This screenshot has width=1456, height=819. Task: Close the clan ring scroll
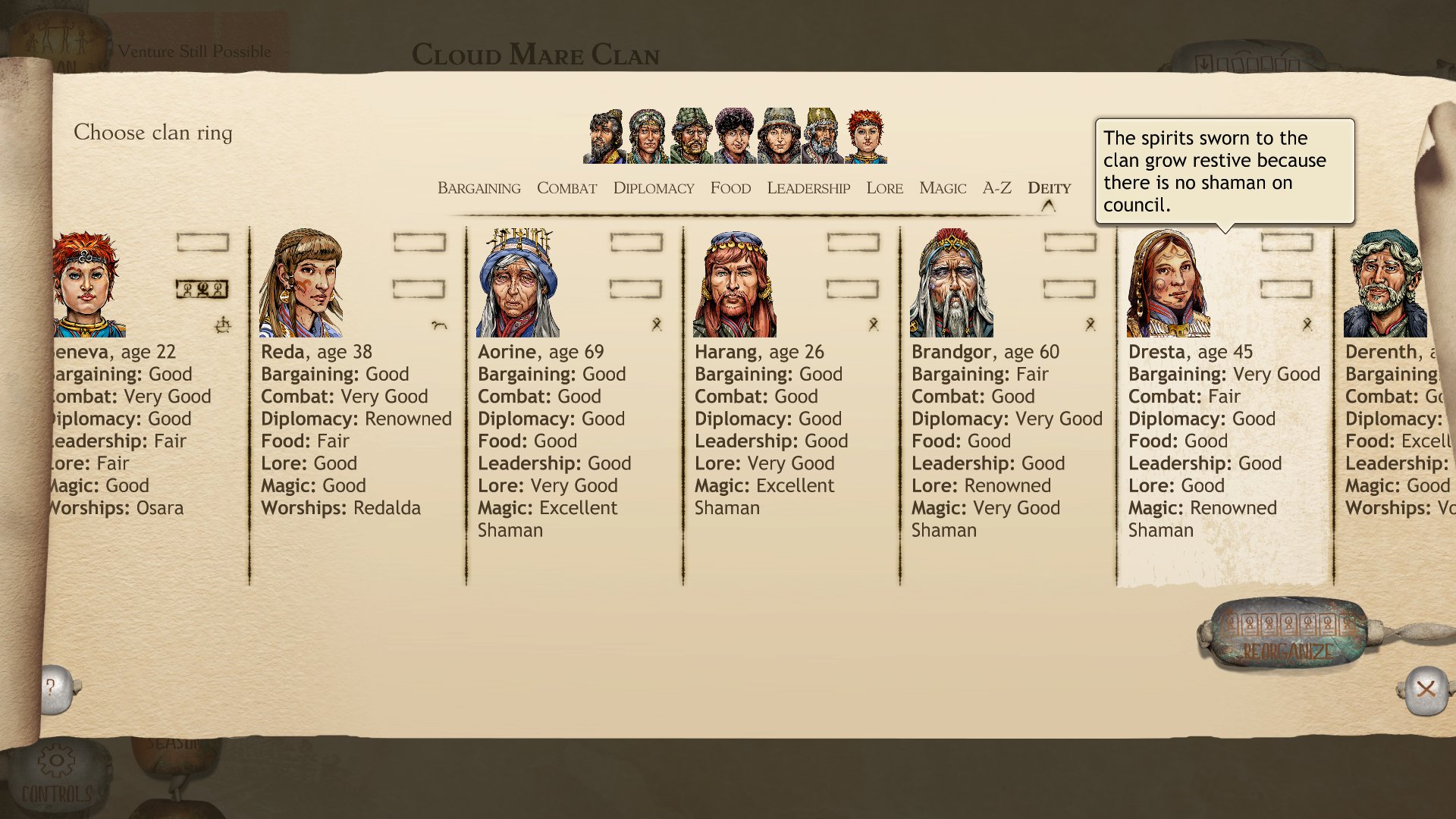(1426, 689)
